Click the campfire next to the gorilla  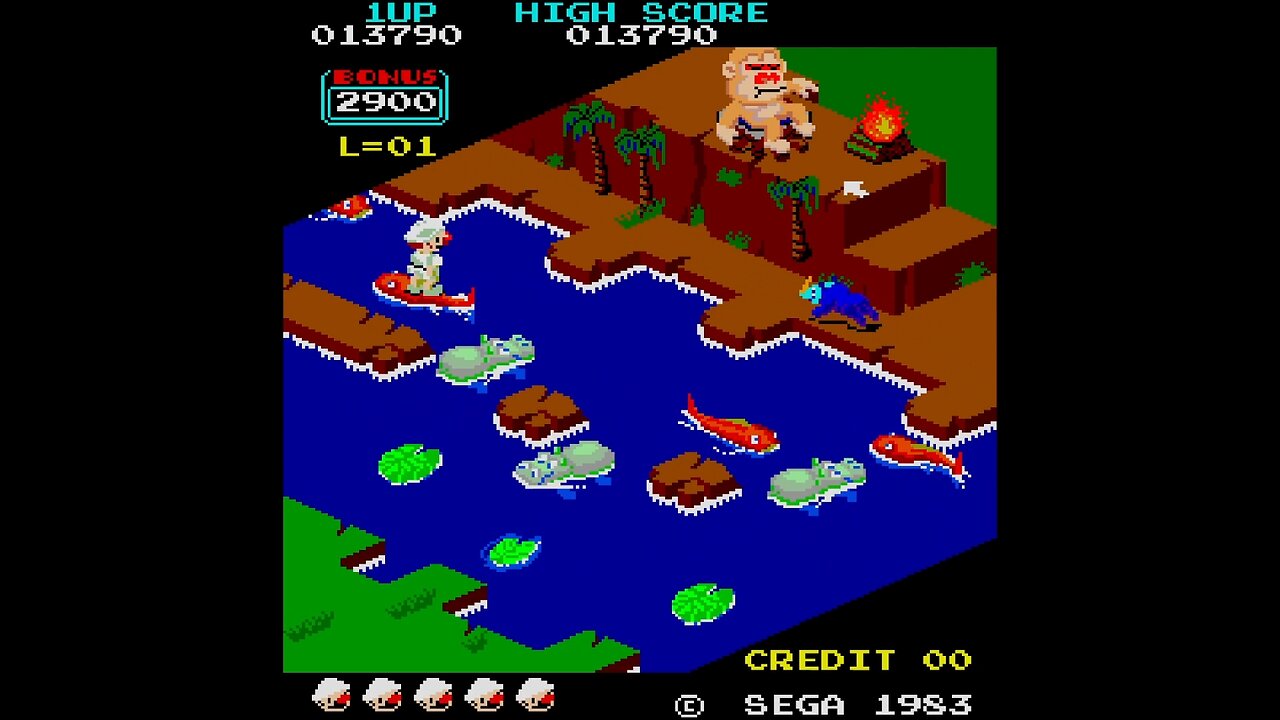[880, 125]
